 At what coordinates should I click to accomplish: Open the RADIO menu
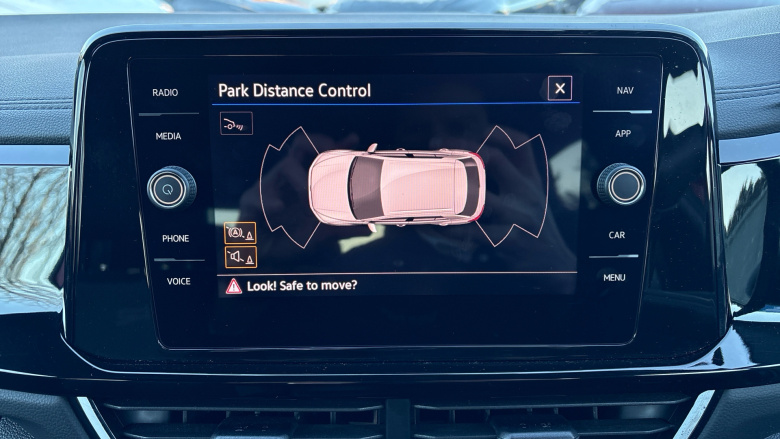click(165, 93)
